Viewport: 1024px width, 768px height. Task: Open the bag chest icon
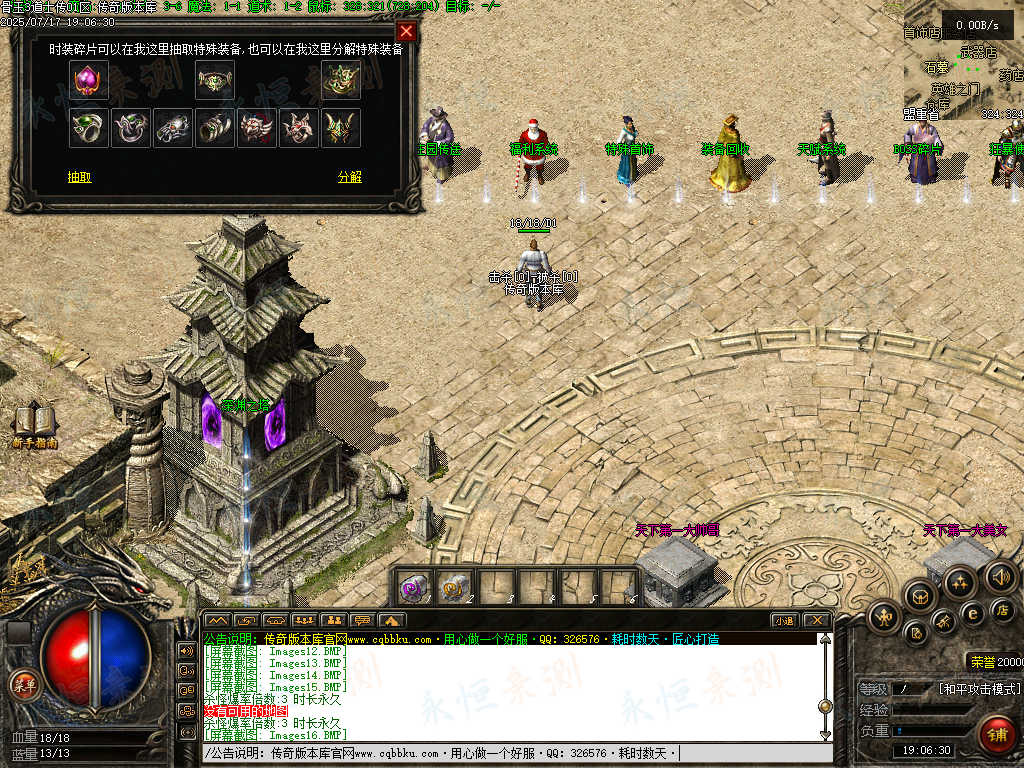click(x=920, y=596)
